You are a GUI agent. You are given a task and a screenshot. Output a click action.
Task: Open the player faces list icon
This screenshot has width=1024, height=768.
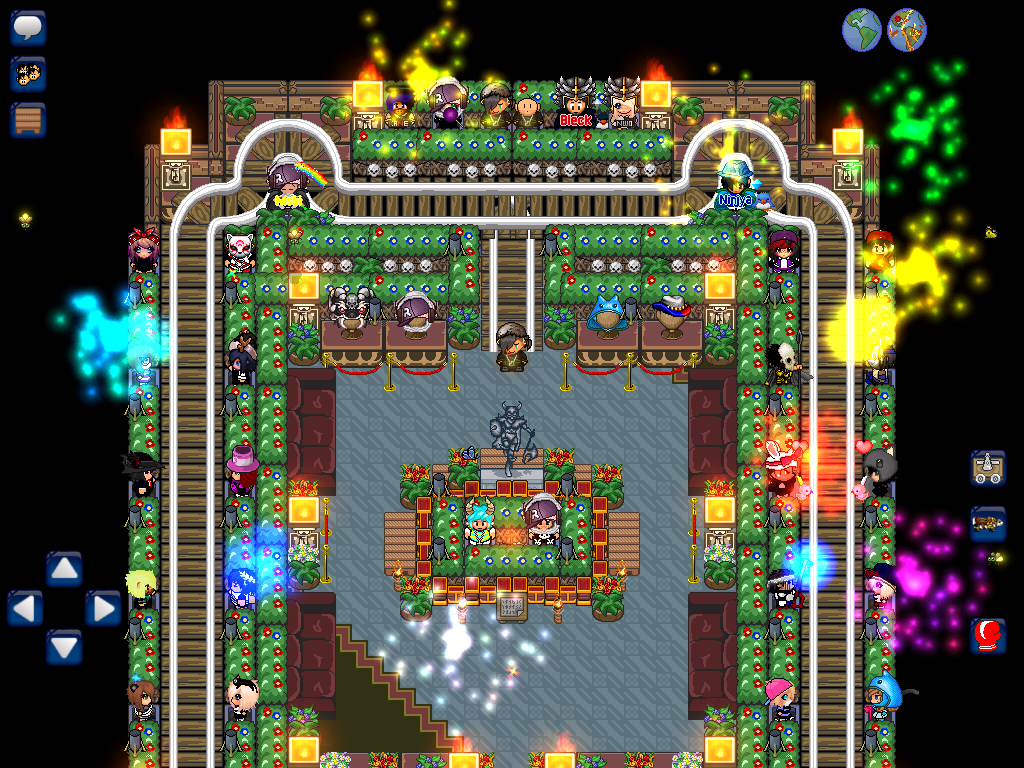(x=28, y=74)
